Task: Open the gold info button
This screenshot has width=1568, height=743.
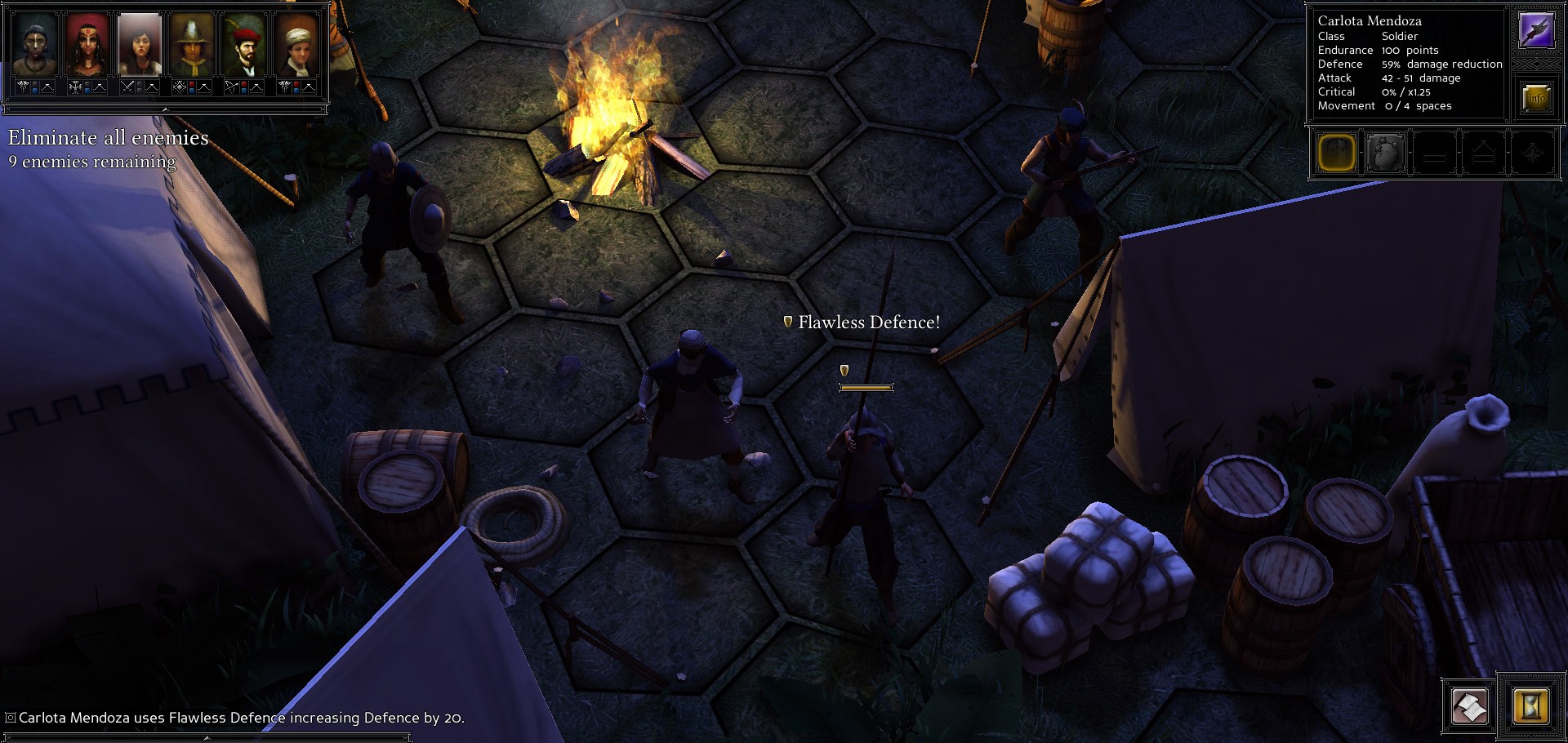Action: tap(1536, 98)
